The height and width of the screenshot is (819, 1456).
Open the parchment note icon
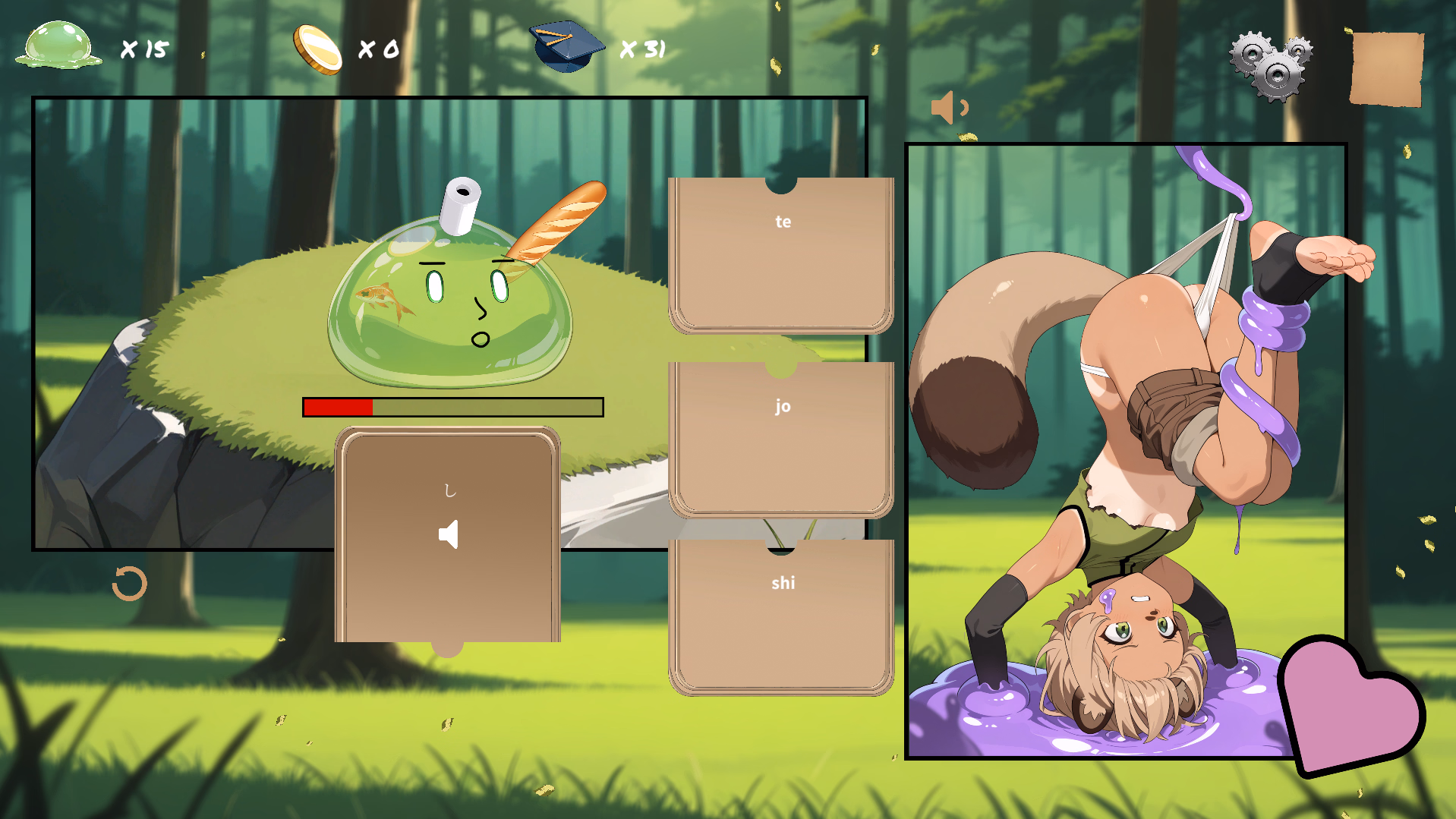point(1386,68)
